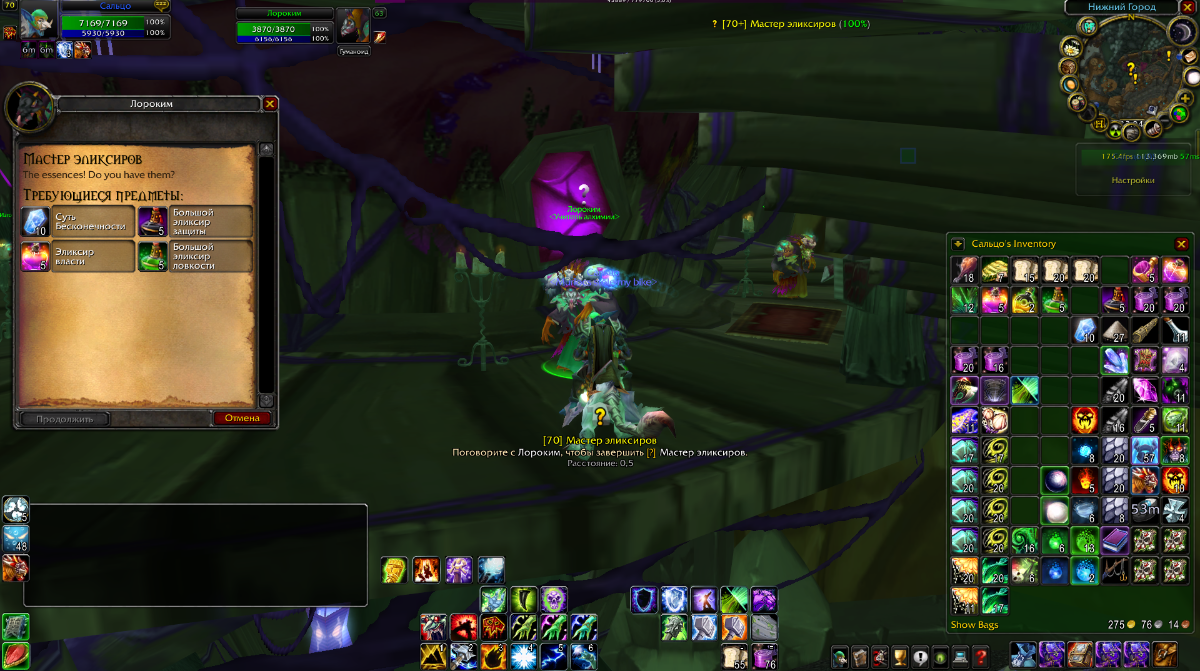Select the Эликсир власти required item
This screenshot has width=1200, height=671.
click(35, 257)
